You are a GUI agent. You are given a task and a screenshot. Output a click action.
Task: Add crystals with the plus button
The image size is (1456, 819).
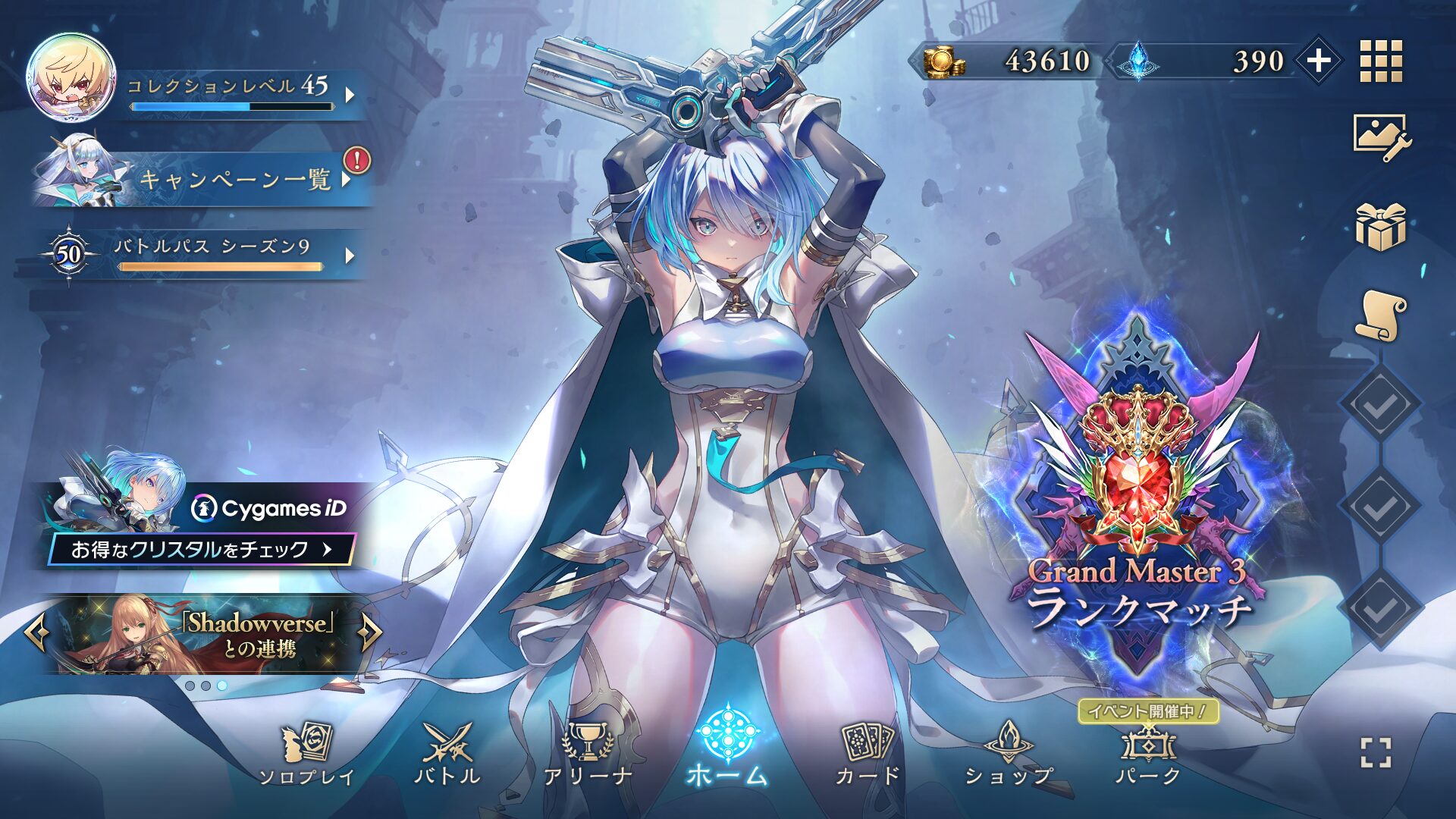click(1319, 61)
